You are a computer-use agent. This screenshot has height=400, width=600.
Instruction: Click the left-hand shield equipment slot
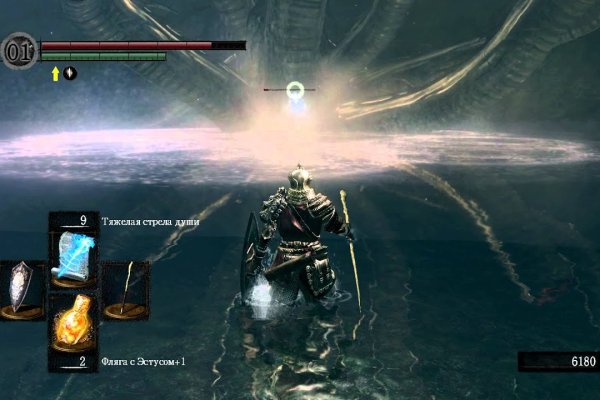[22, 290]
